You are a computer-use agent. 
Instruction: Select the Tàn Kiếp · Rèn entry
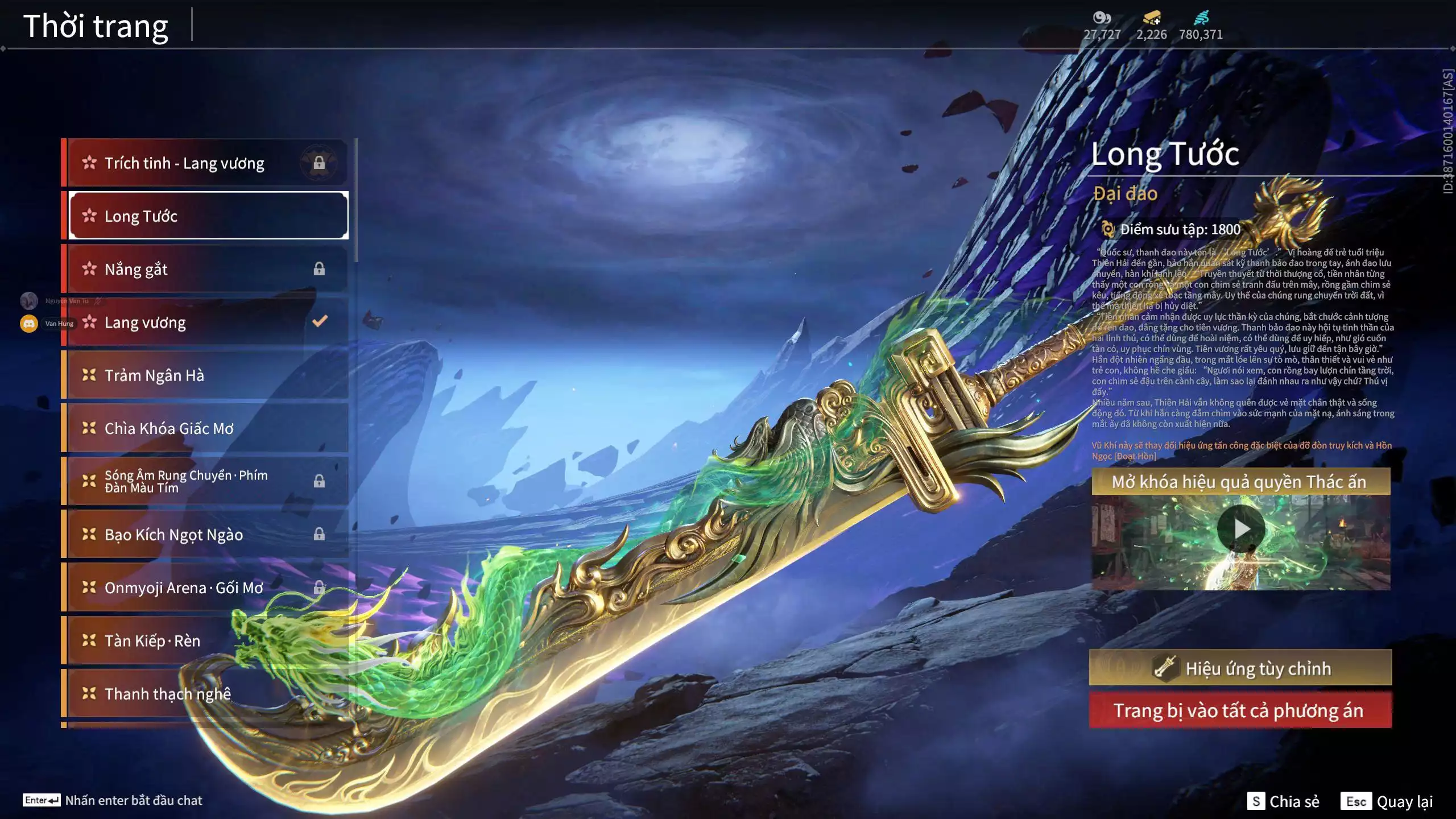[x=152, y=640]
